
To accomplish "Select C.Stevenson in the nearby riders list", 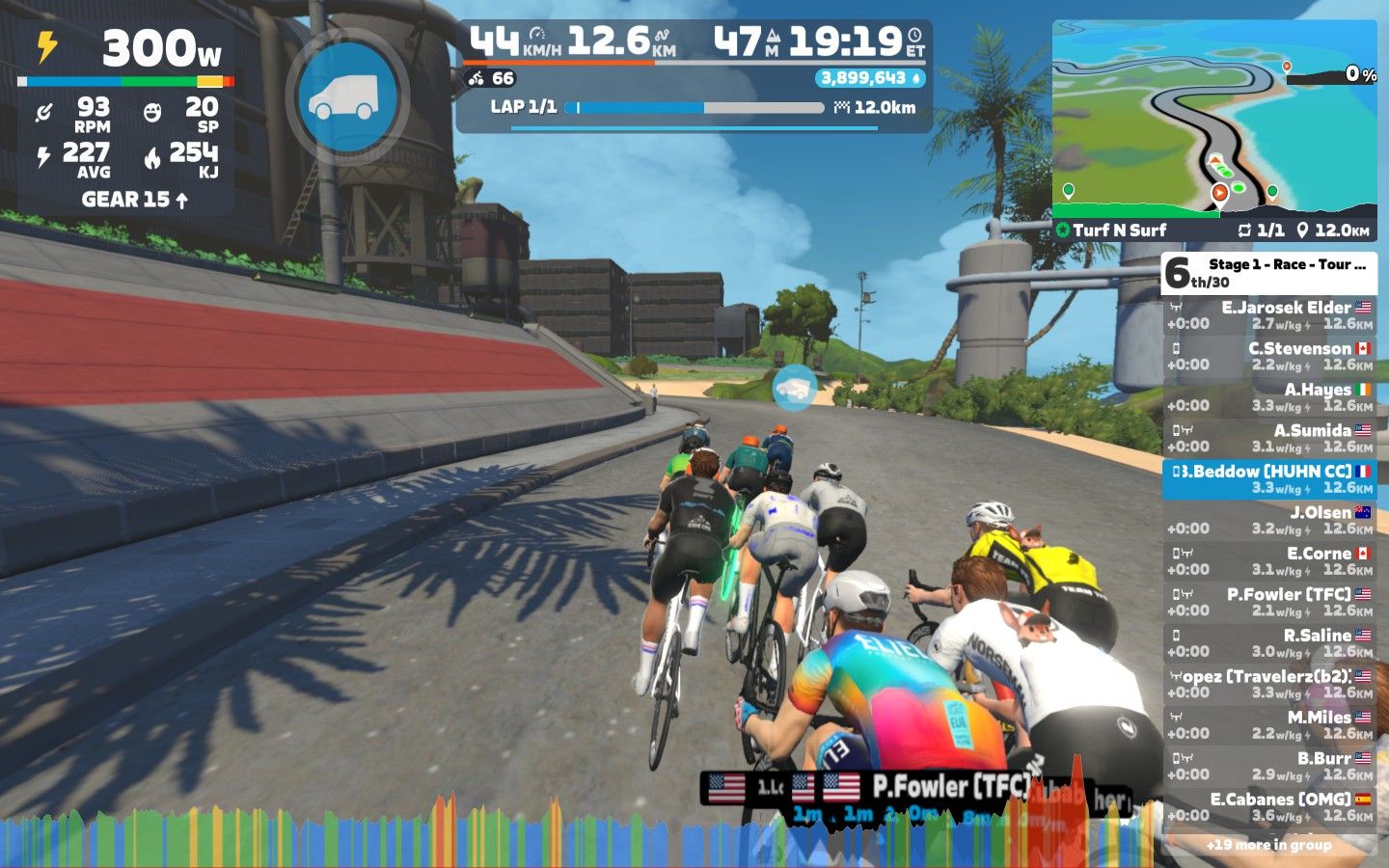I will (1268, 356).
